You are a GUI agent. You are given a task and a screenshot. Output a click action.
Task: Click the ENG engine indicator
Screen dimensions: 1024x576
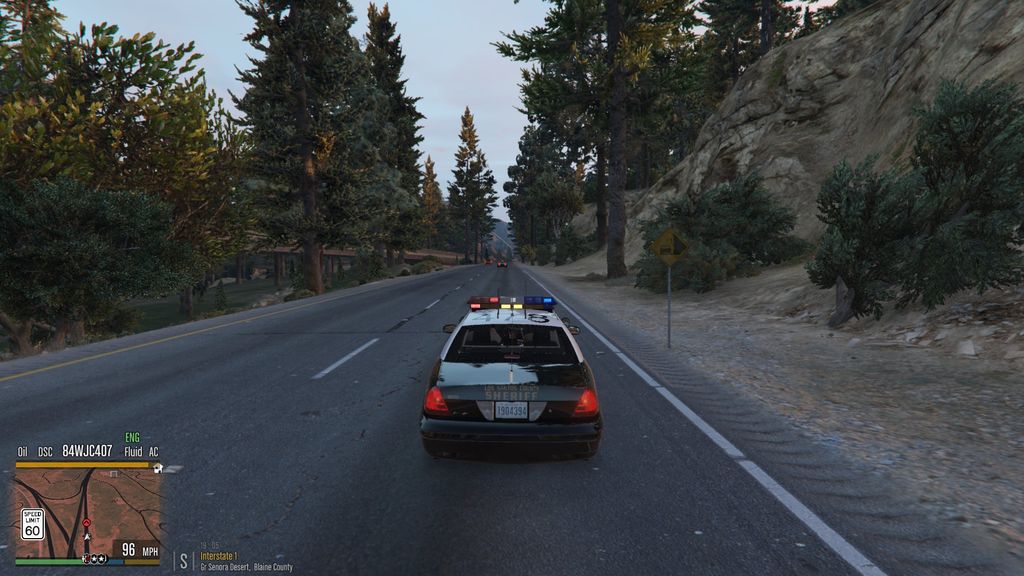(132, 438)
